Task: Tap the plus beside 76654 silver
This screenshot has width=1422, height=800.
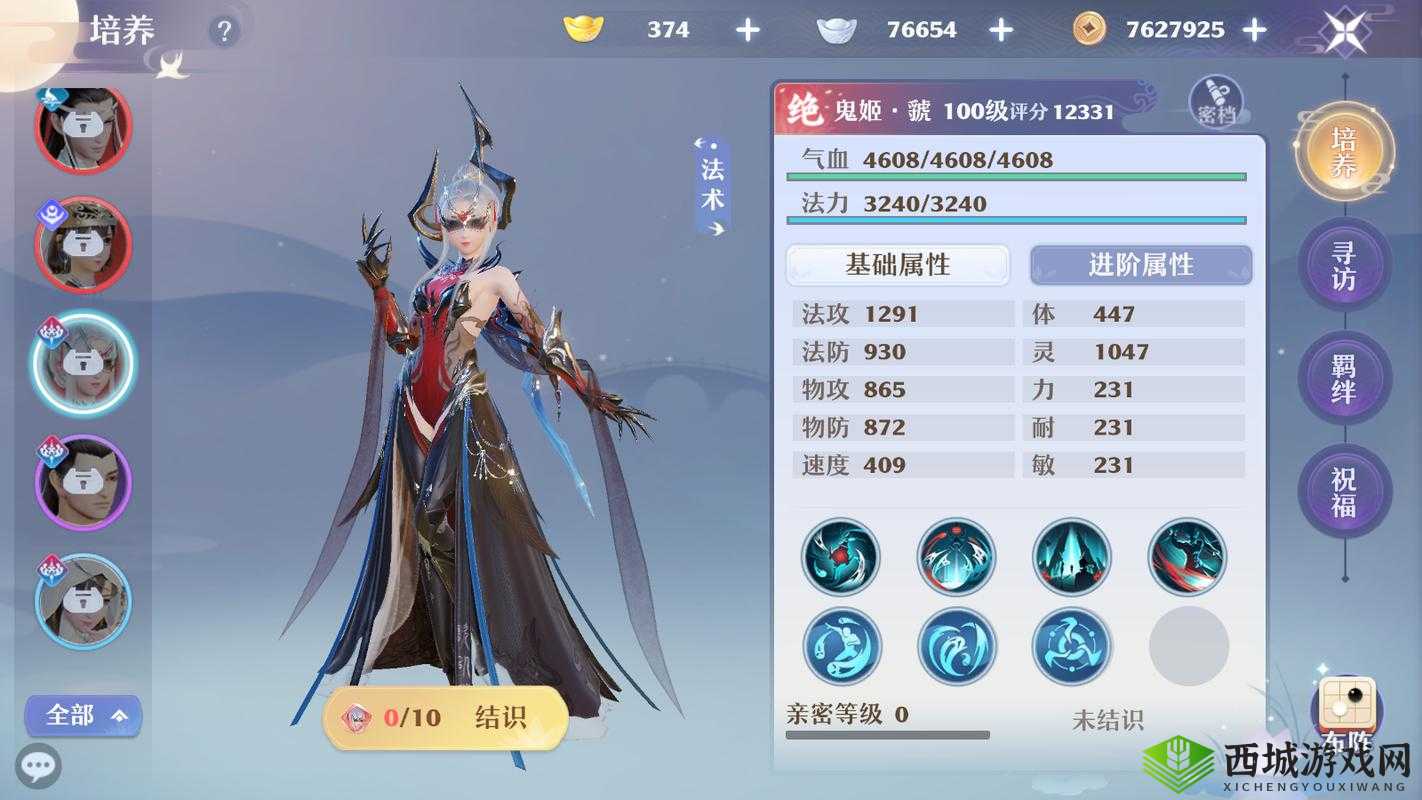Action: [999, 29]
